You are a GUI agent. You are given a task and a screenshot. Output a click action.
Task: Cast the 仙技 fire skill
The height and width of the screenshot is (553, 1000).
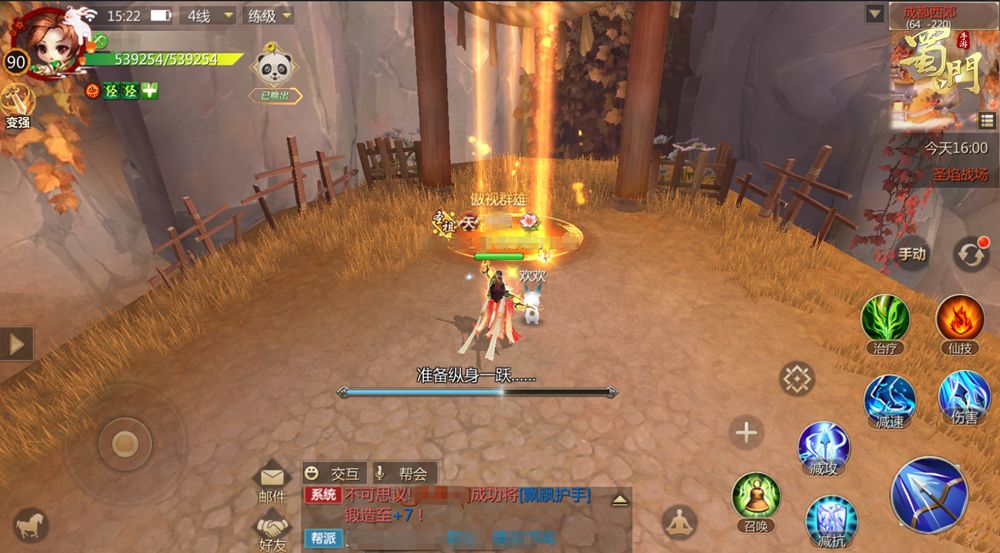coord(960,320)
